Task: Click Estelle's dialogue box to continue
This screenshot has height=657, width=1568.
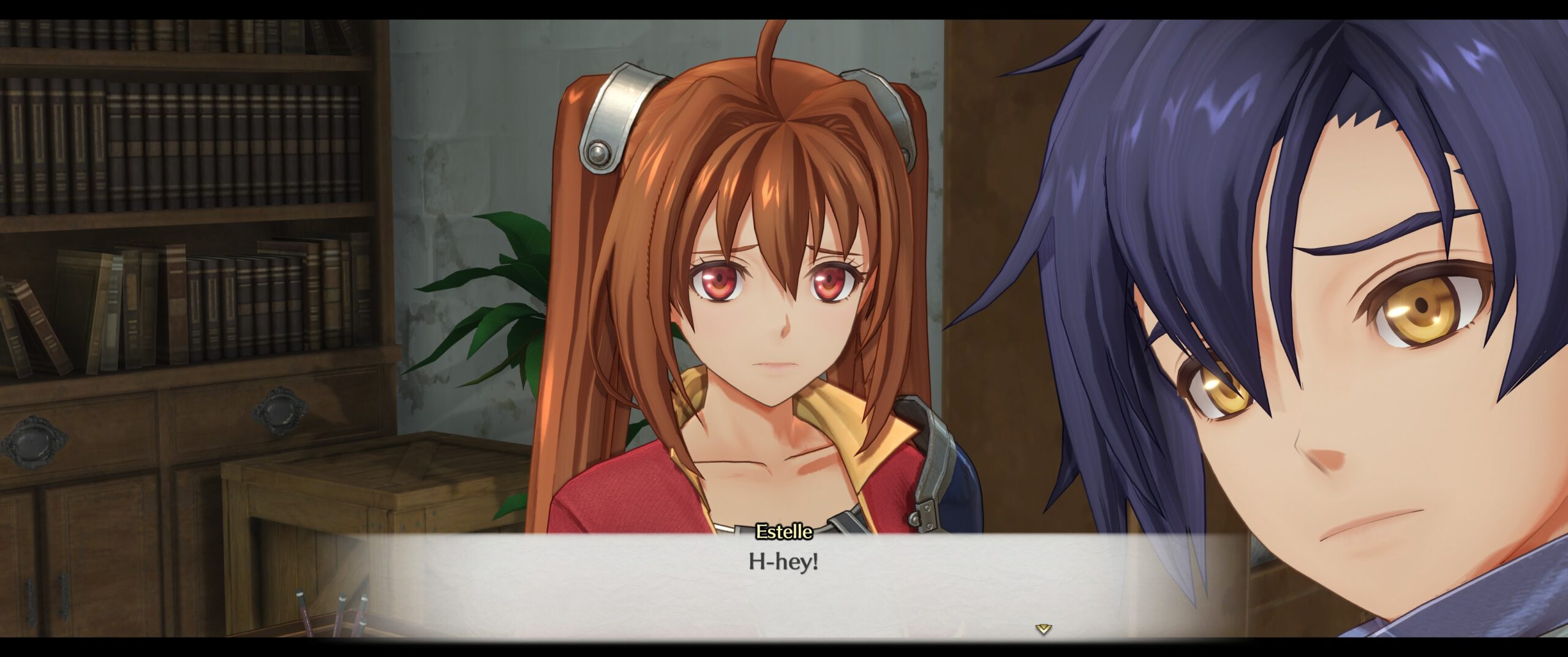Action: coord(783,582)
